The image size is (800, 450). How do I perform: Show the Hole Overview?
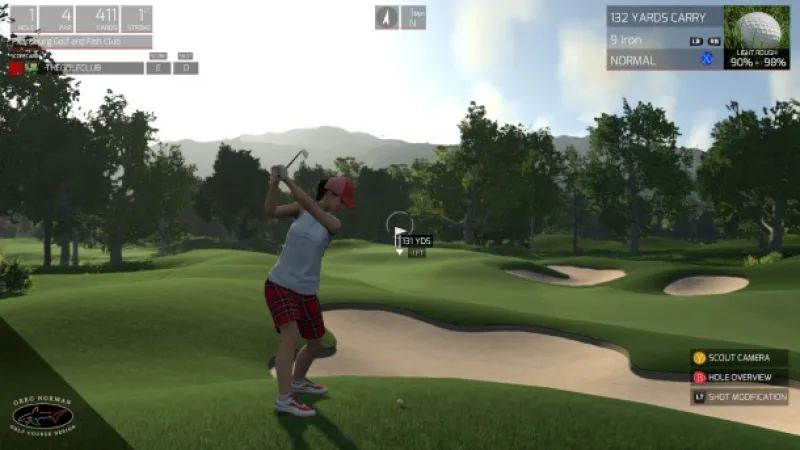739,377
